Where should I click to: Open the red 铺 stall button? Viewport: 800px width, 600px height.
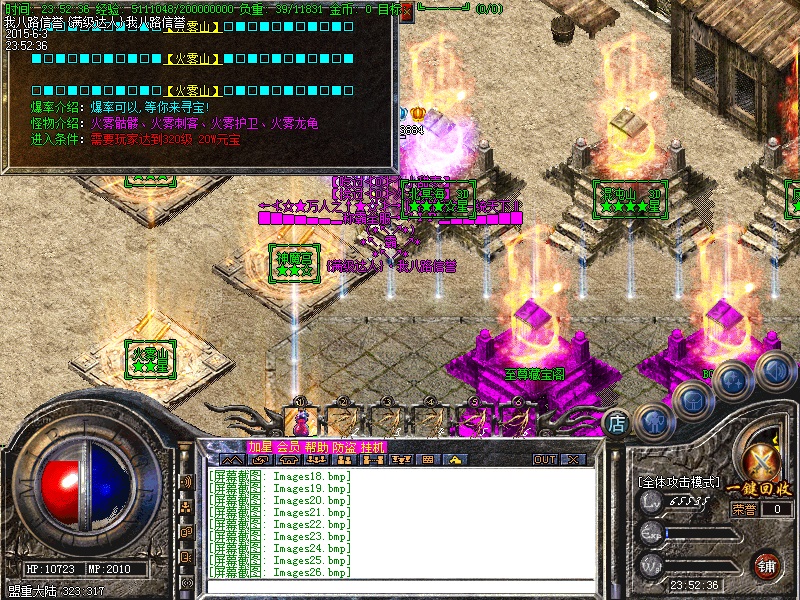click(x=766, y=565)
